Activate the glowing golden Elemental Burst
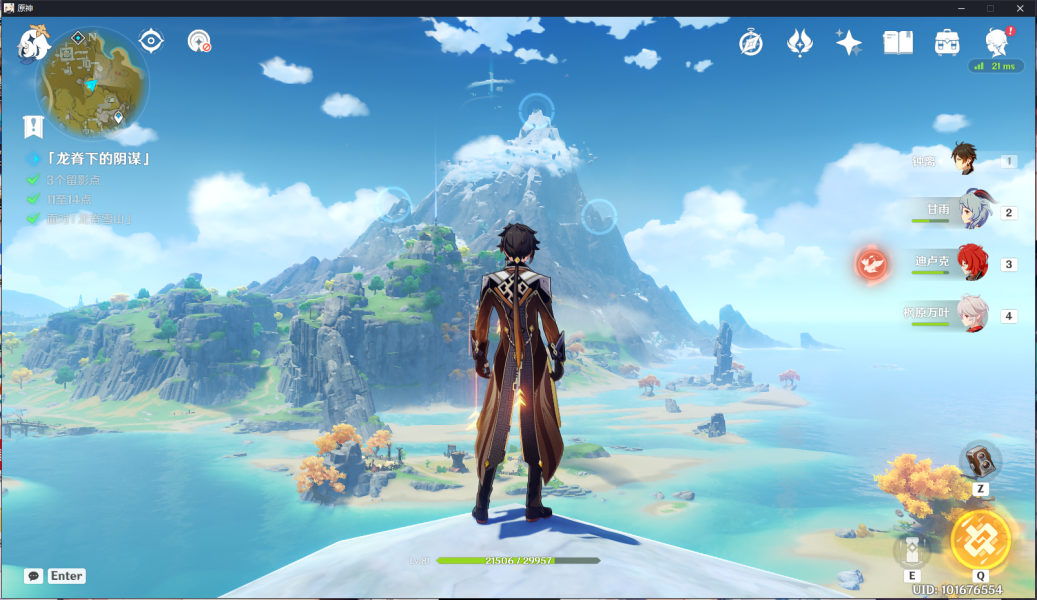 980,540
